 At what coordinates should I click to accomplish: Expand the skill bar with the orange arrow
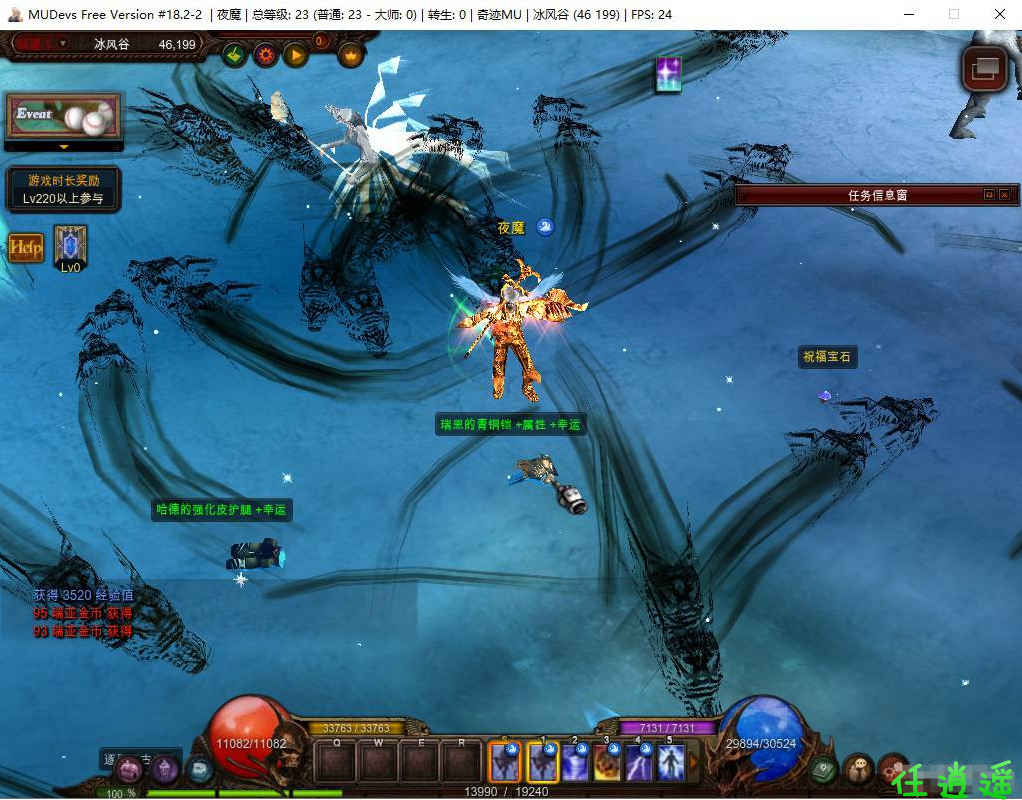[x=693, y=764]
